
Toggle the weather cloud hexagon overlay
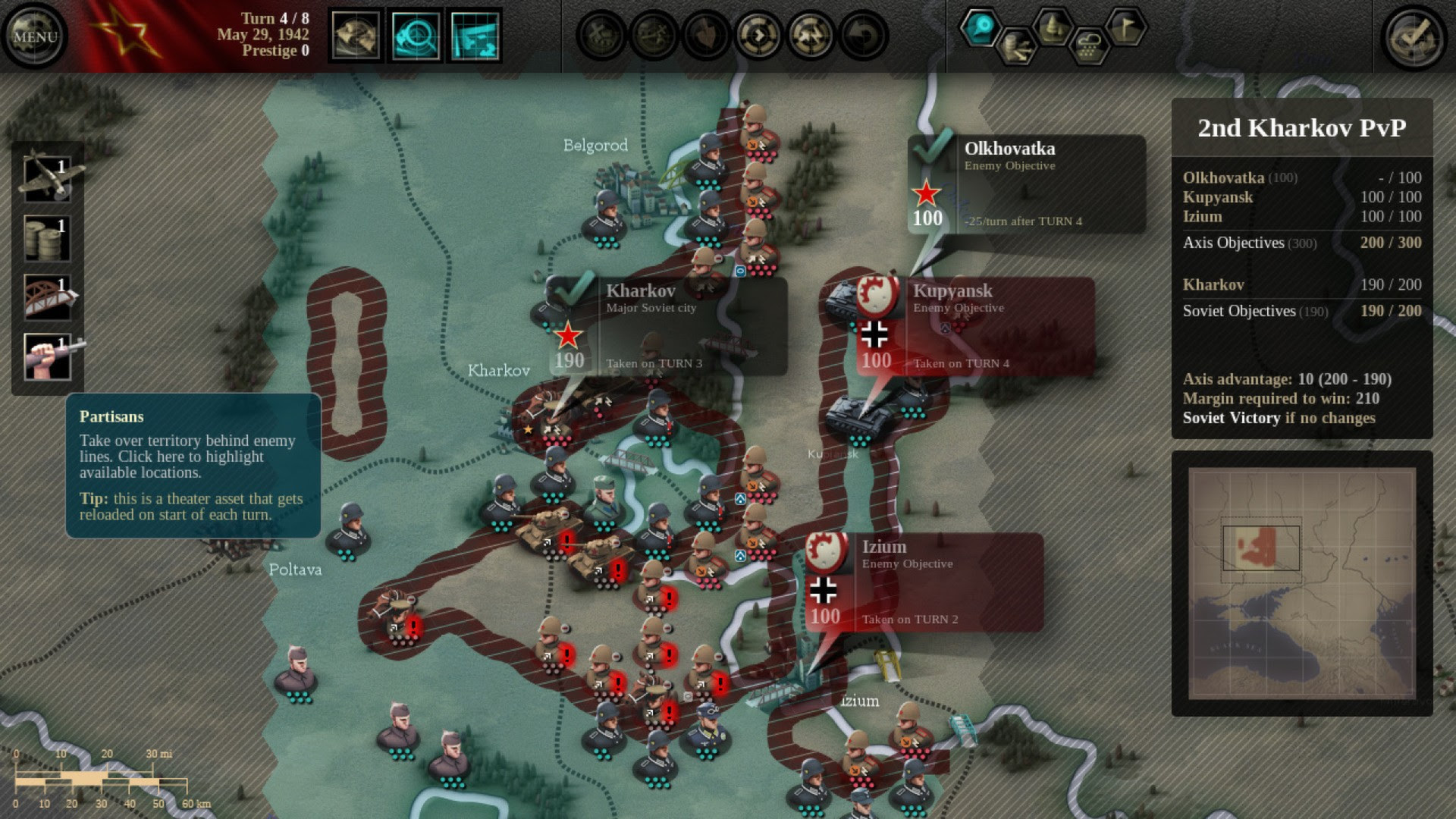click(x=1089, y=47)
